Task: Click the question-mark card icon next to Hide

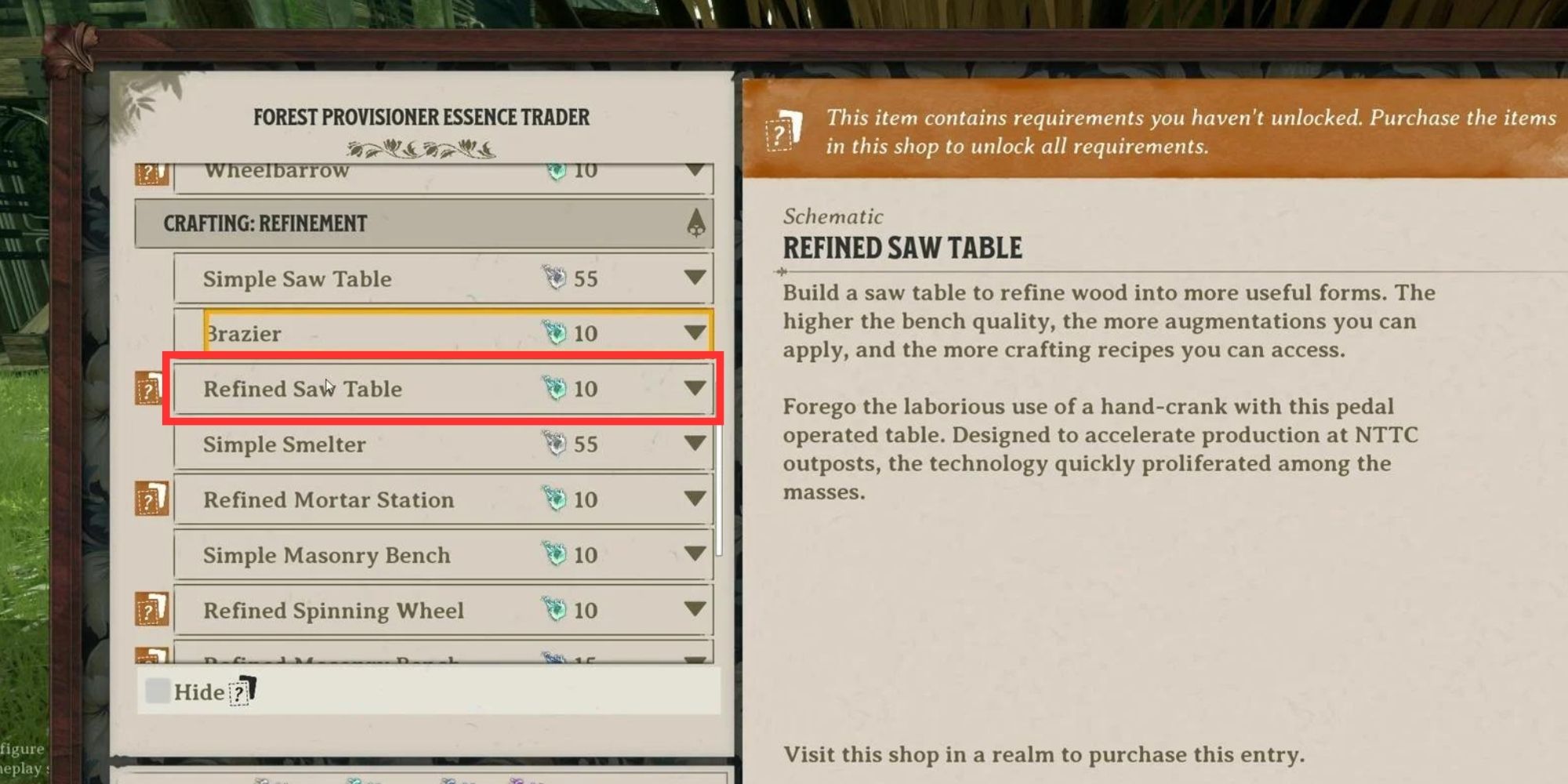Action: 240,692
